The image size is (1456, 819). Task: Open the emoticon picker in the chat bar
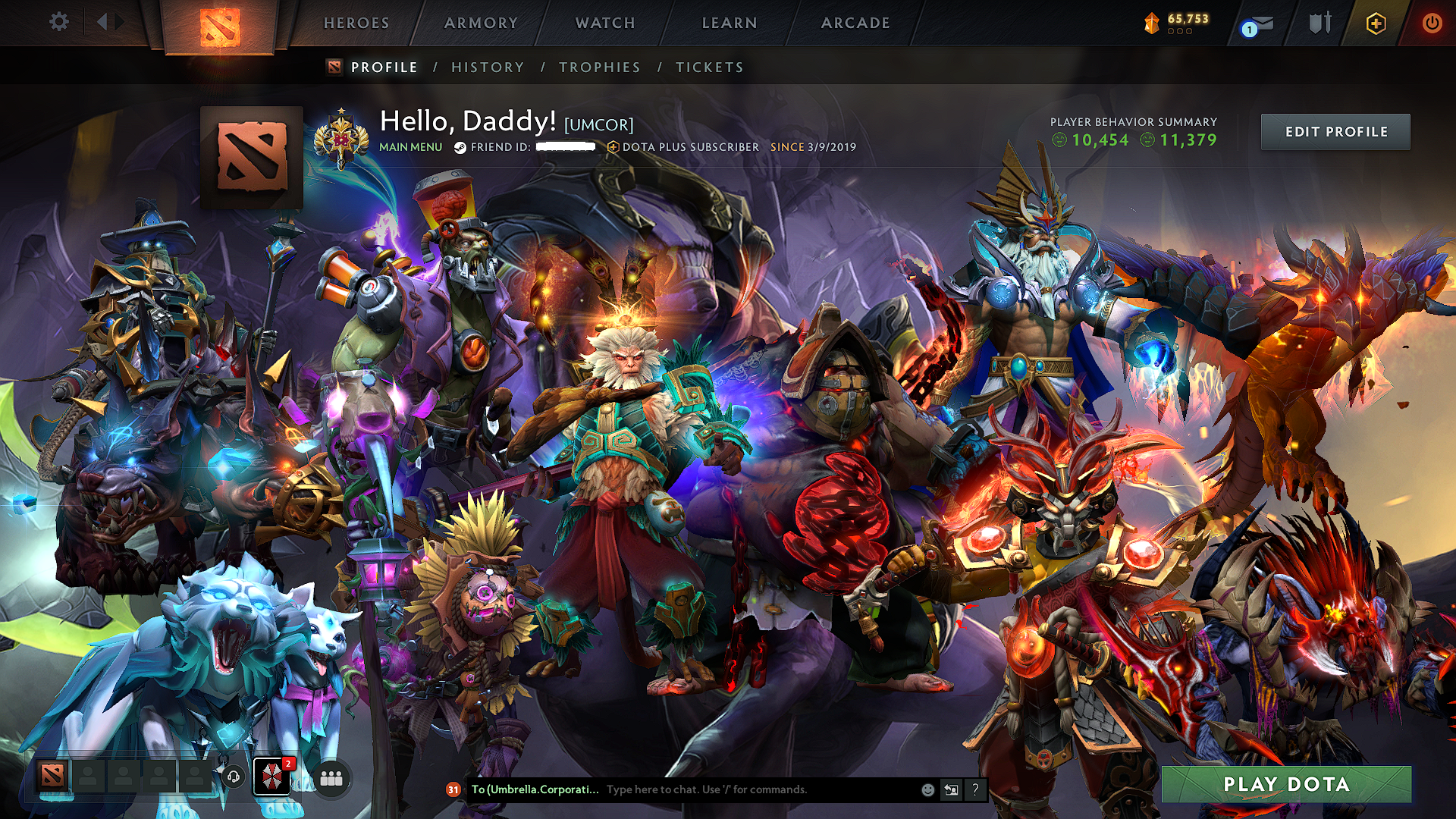(x=927, y=789)
